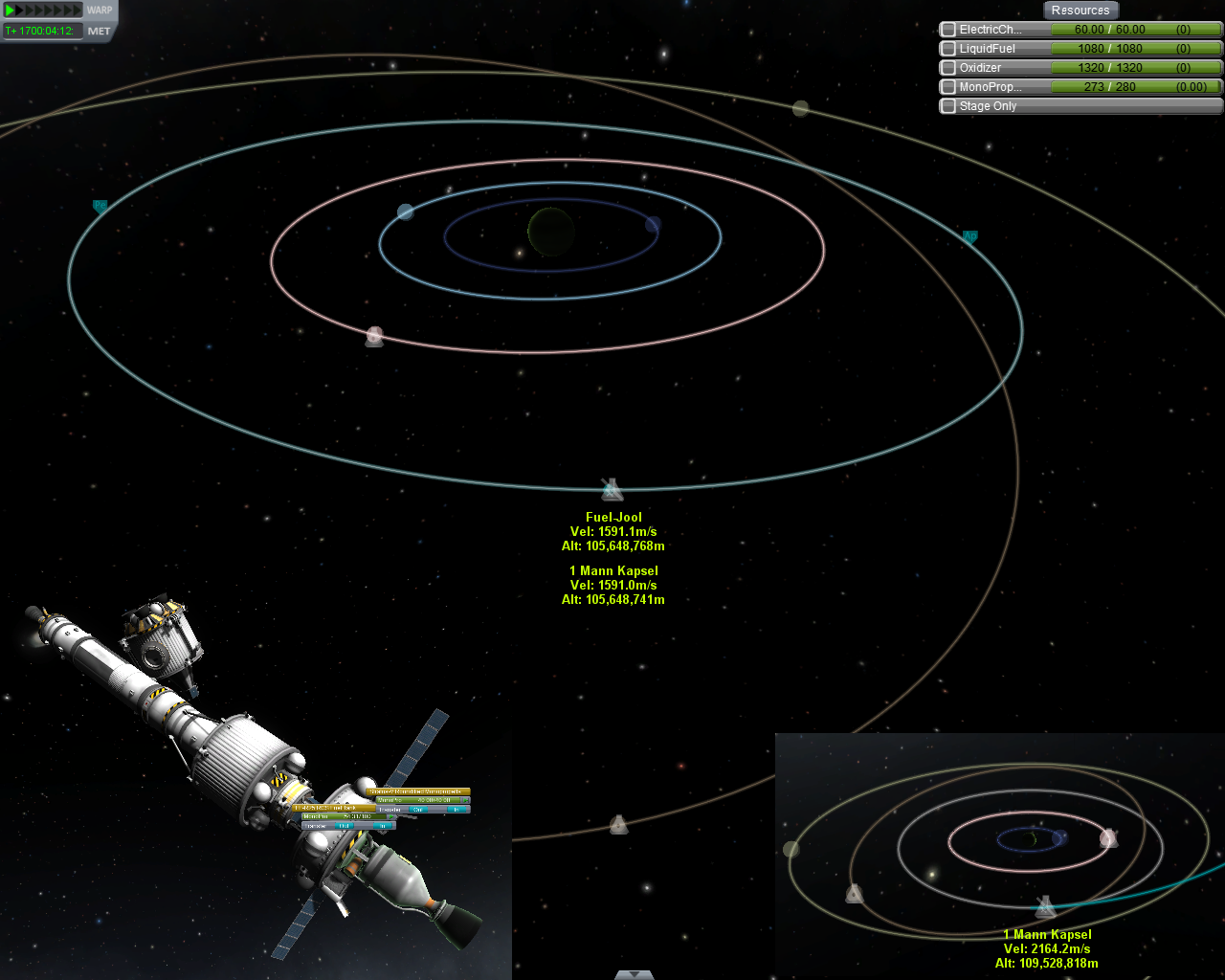Set time warp to the last arrow
Screen dimensions: 1225x980
[78, 11]
